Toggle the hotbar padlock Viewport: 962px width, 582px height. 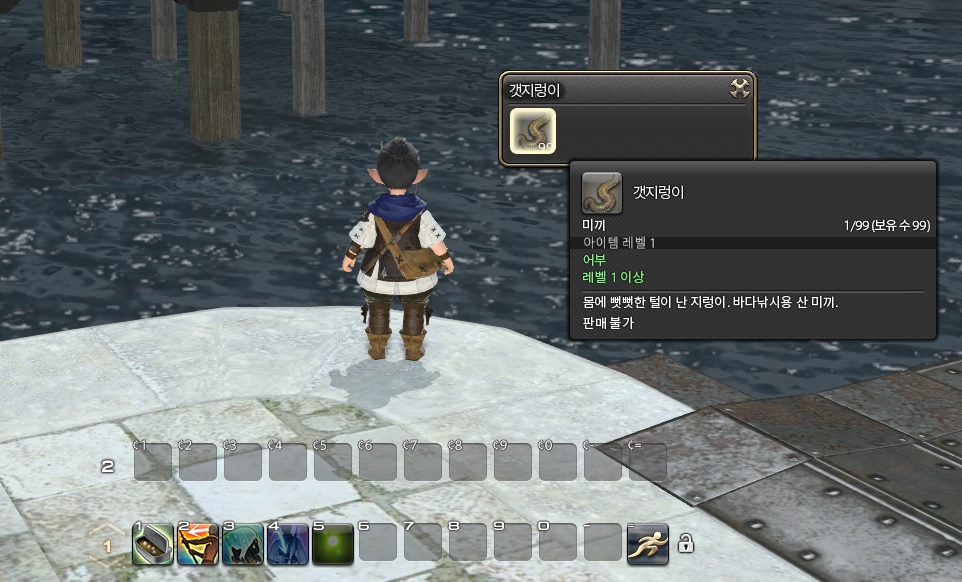(x=686, y=544)
